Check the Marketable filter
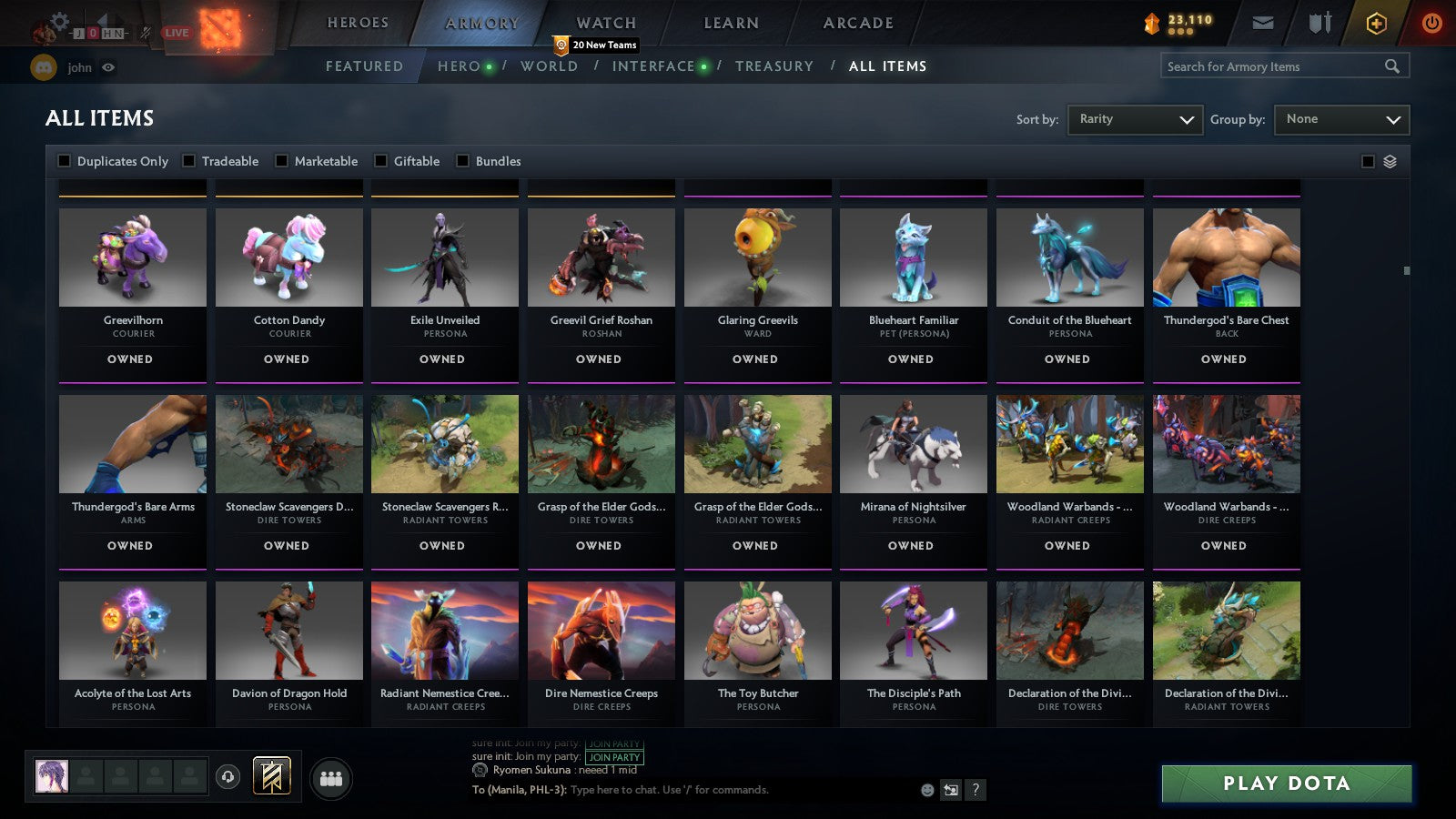The height and width of the screenshot is (819, 1456). click(281, 161)
